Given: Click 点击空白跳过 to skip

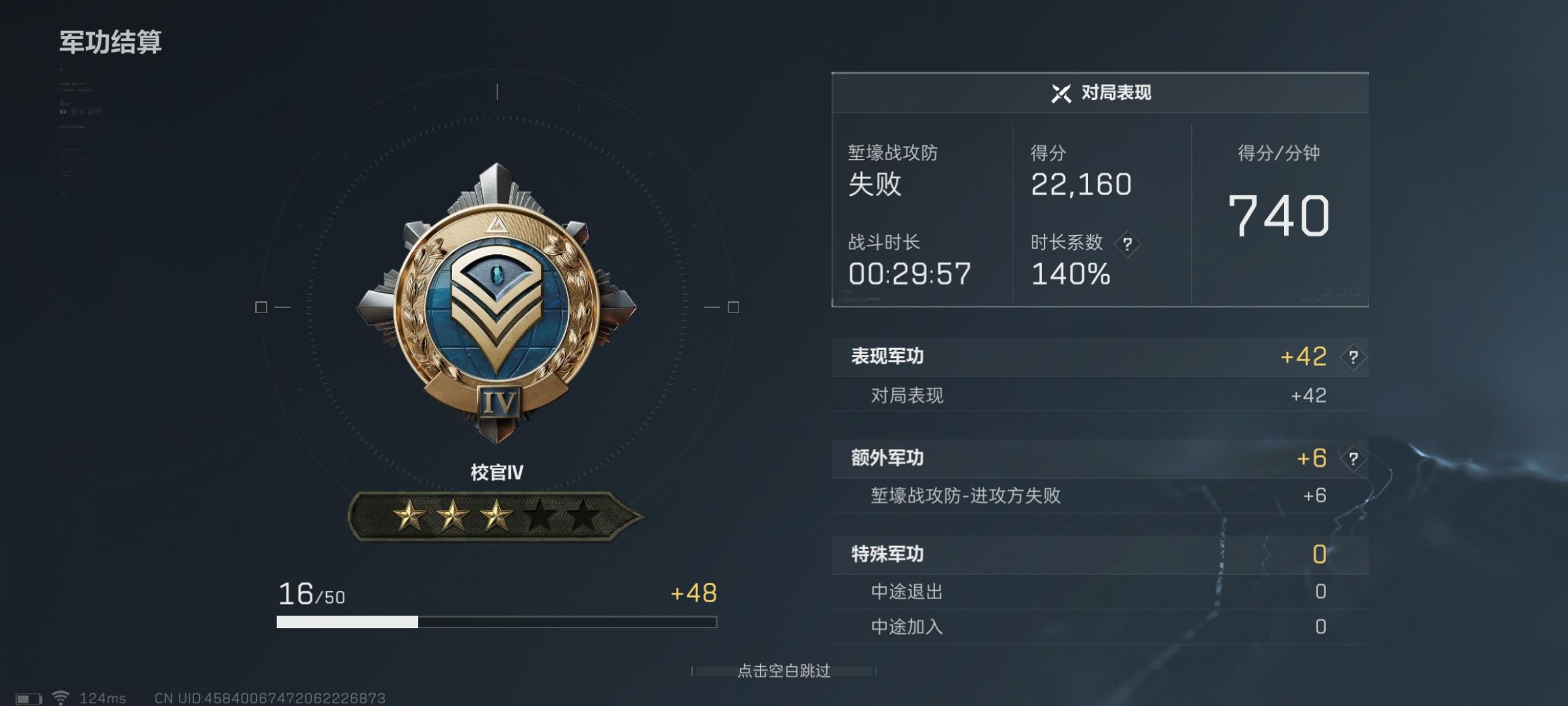Looking at the screenshot, I should click(x=784, y=671).
